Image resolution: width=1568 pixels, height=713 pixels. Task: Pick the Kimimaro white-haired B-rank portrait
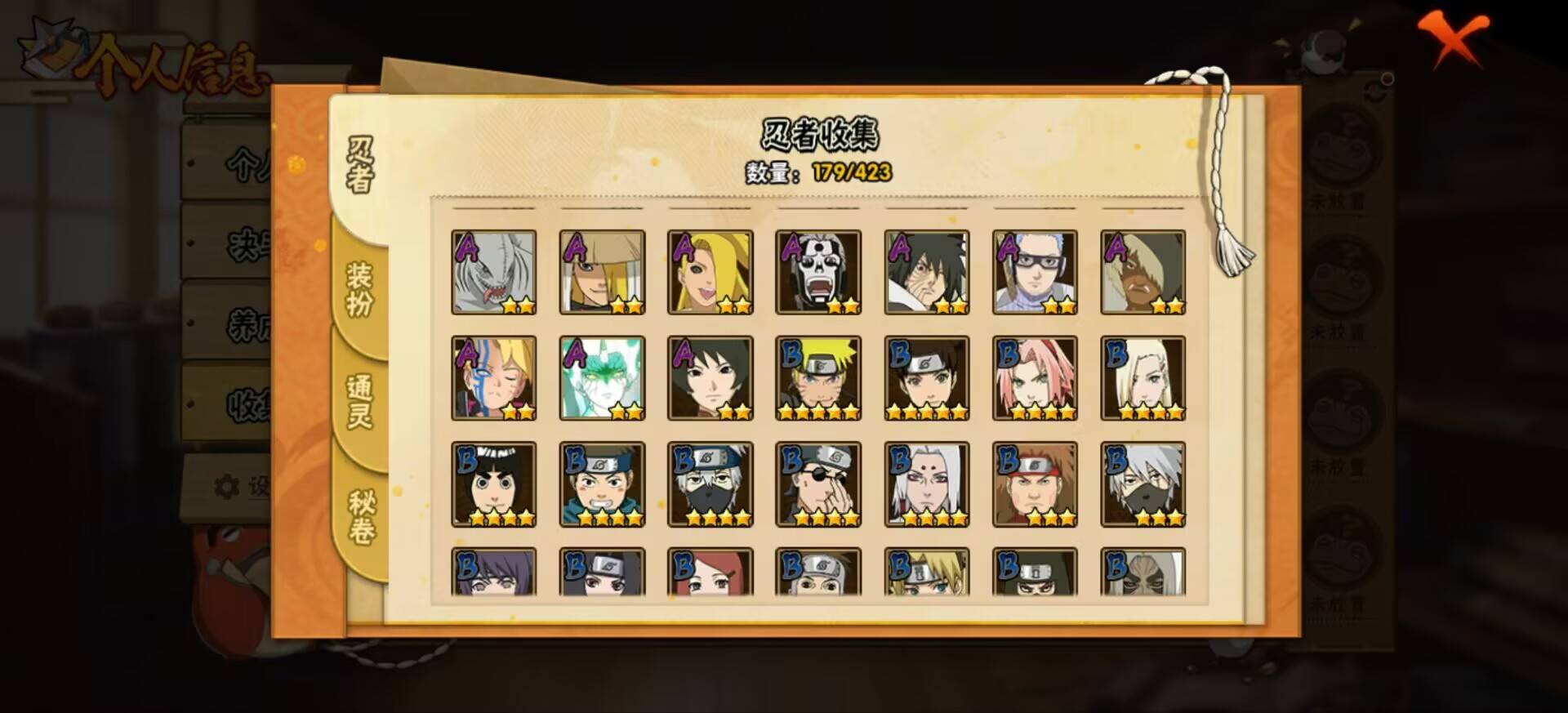pos(927,484)
